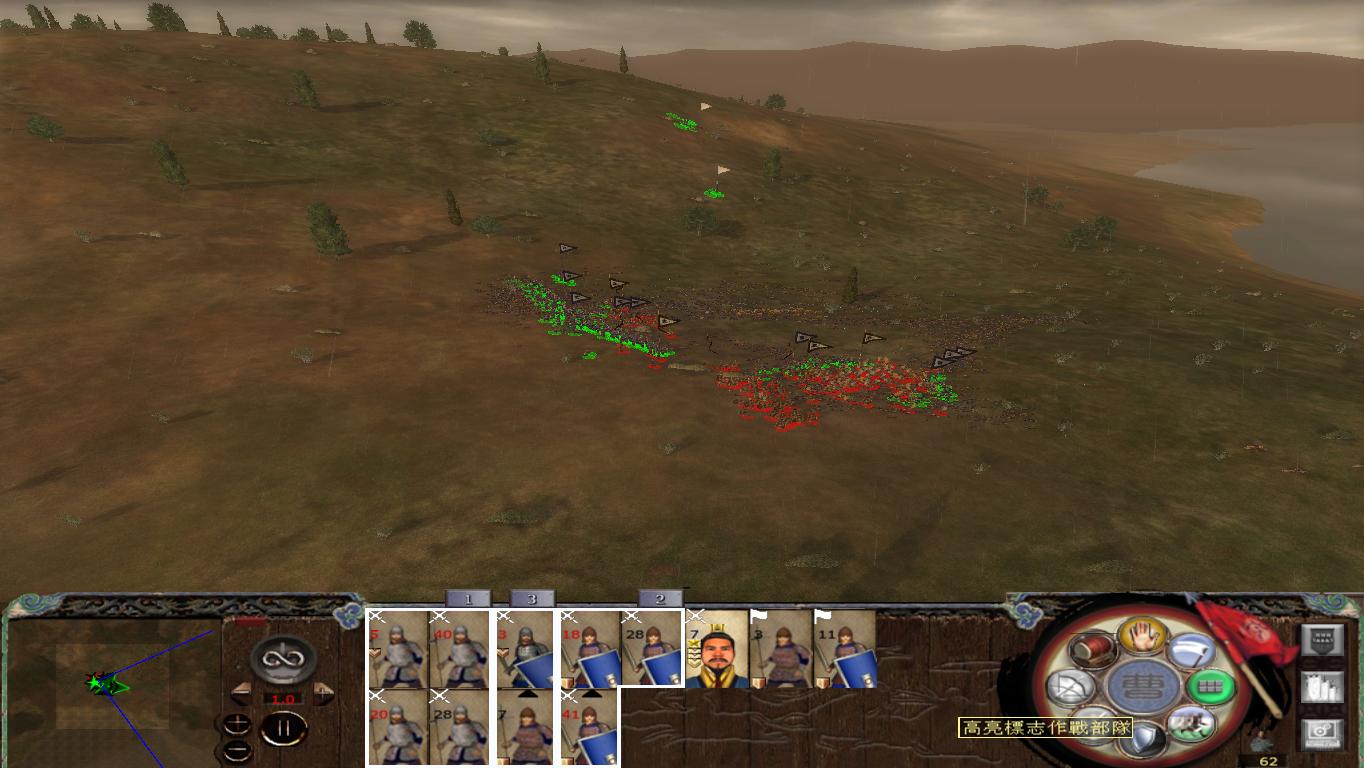Click the right arrow to increase game speed
The image size is (1364, 768).
[x=326, y=693]
